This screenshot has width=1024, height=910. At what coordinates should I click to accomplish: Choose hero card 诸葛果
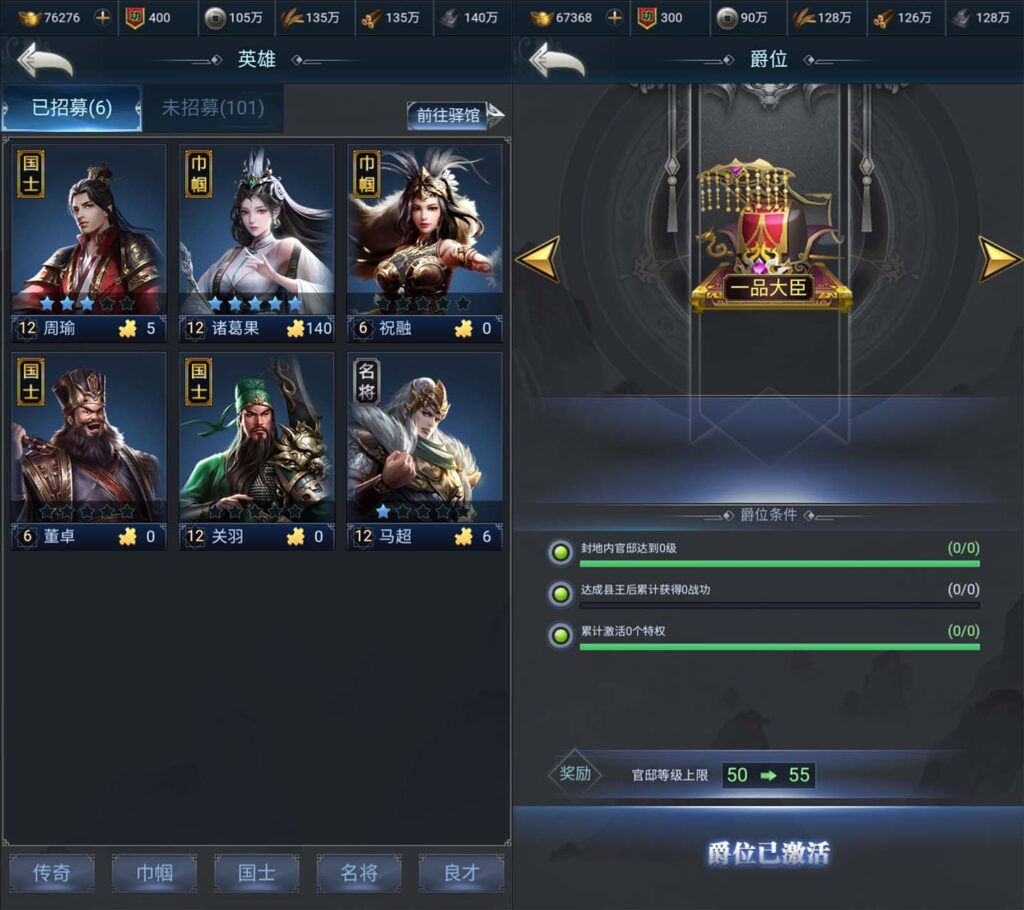coord(256,242)
